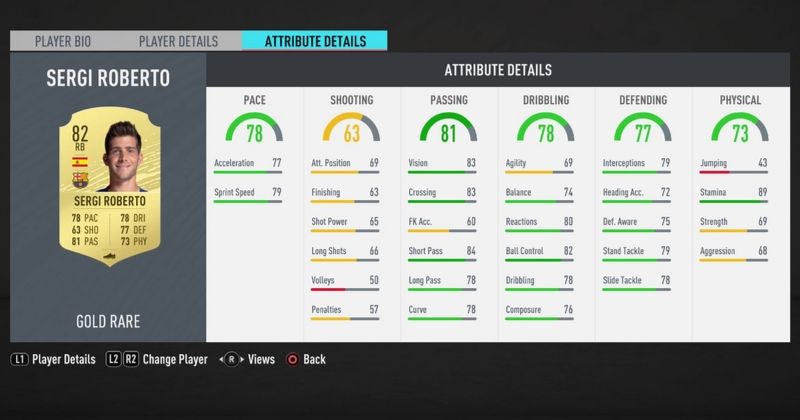Select the Attribute Details tab
This screenshot has width=800, height=420.
315,41
